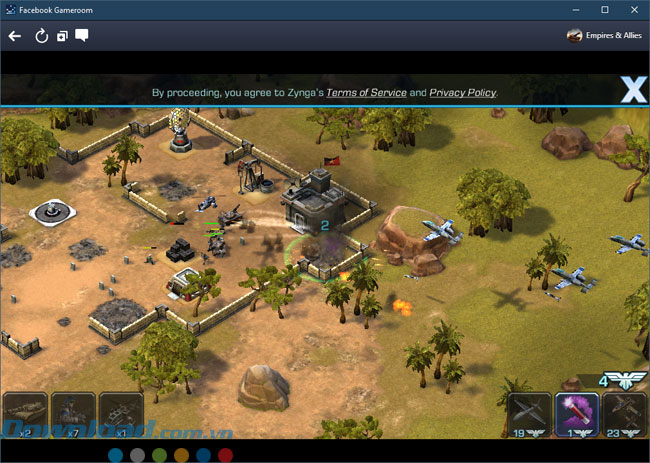The width and height of the screenshot is (650, 463).
Task: Go back using the Gameroom arrow
Action: pos(15,36)
